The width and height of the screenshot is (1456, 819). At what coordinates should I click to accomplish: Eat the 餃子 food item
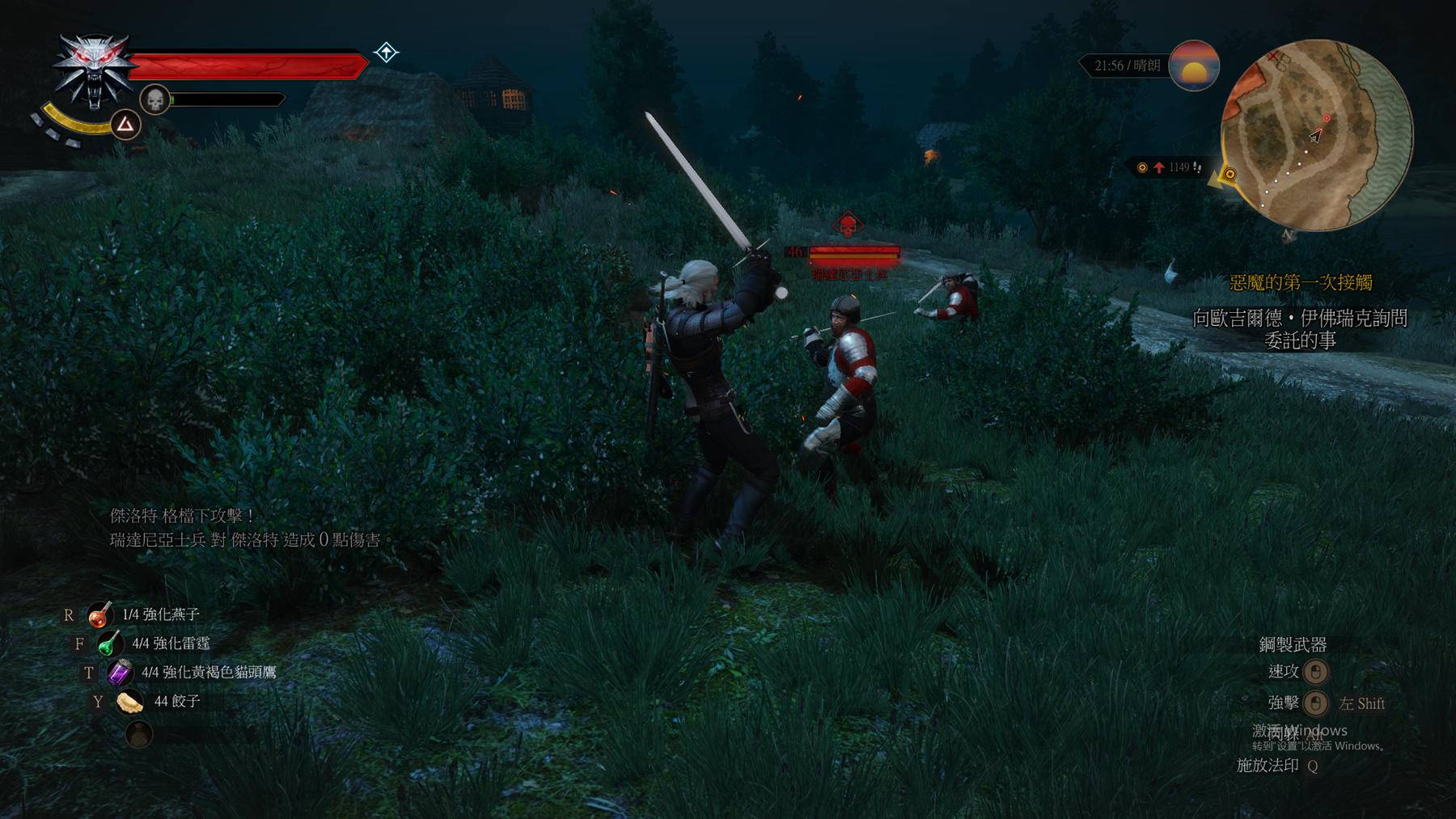(129, 702)
